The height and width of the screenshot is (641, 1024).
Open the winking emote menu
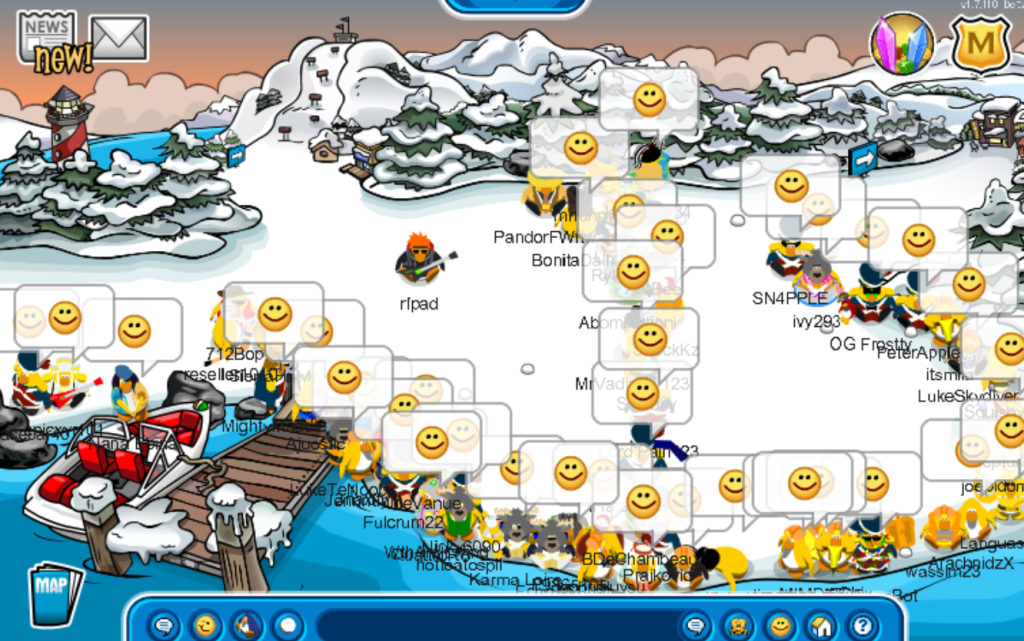[205, 626]
